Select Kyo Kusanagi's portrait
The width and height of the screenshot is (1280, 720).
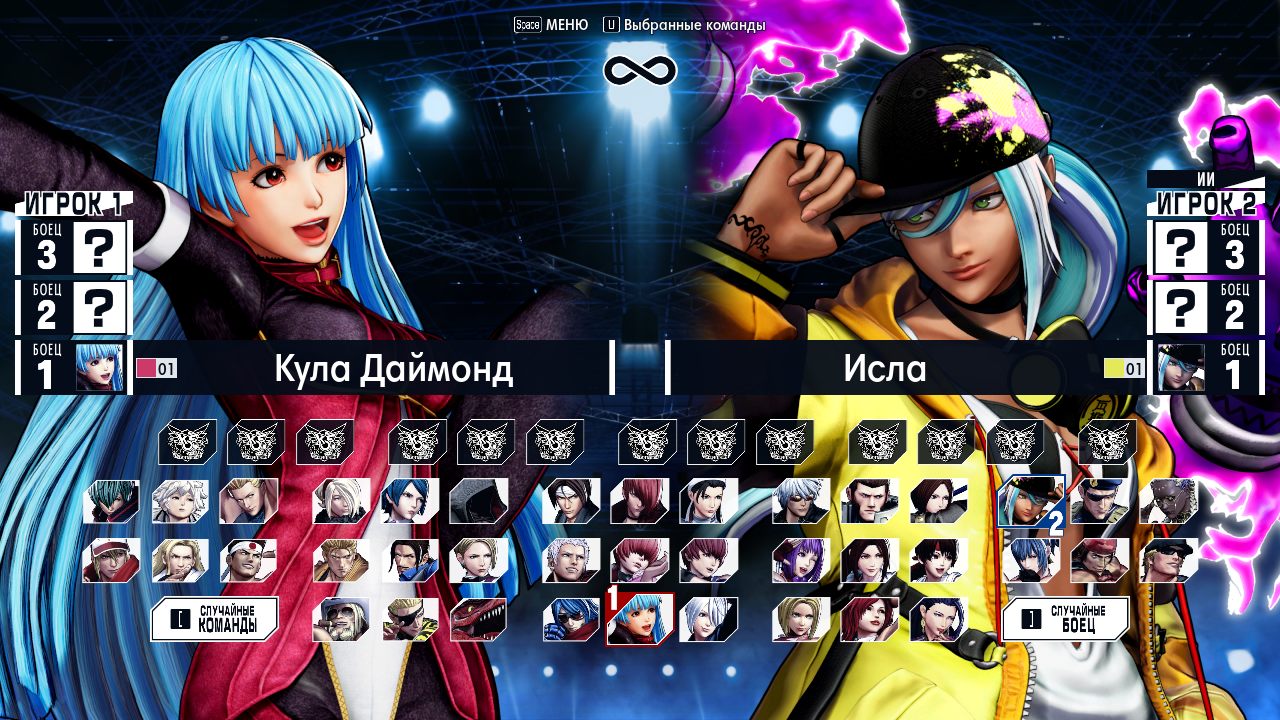[573, 502]
